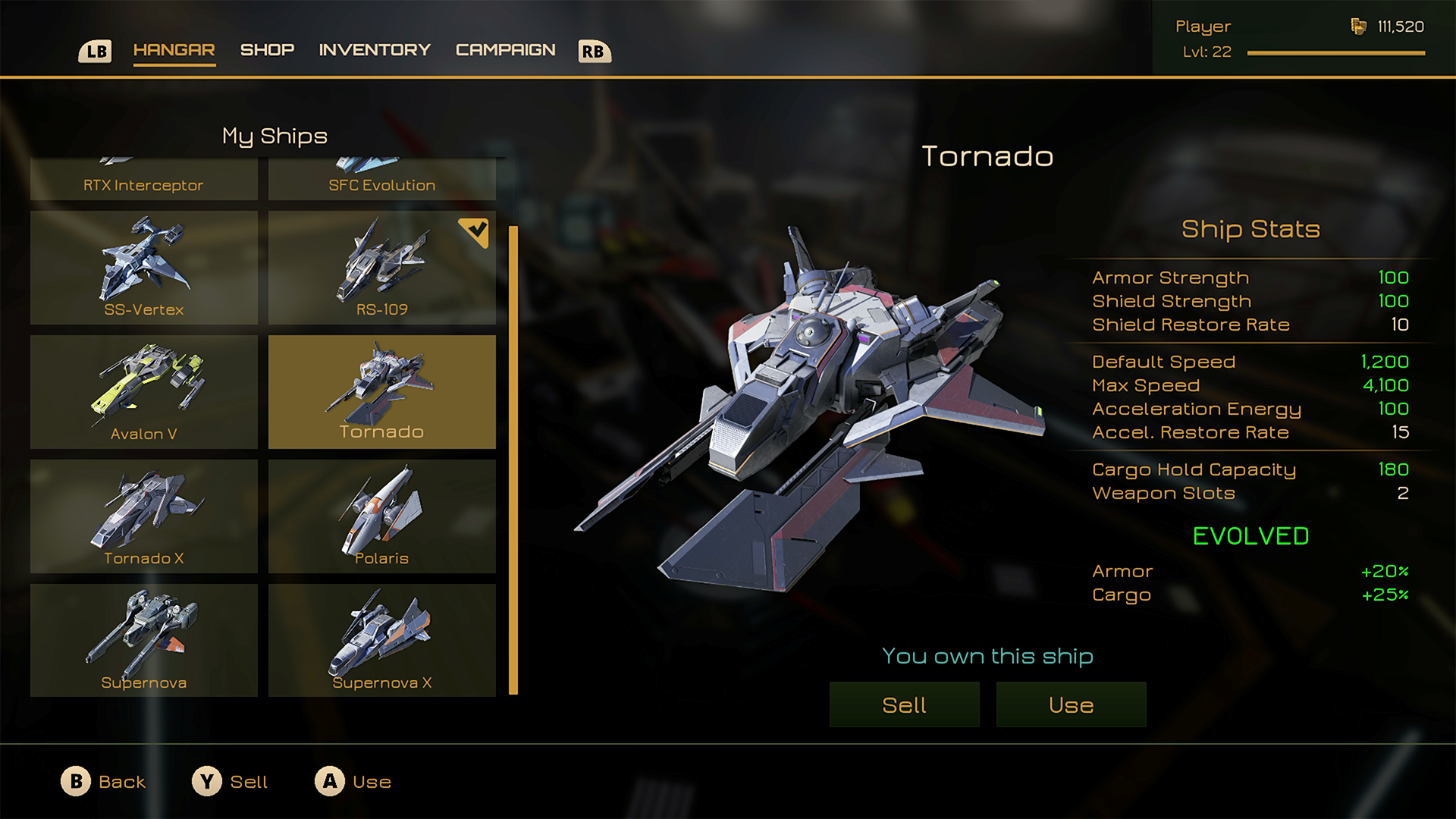This screenshot has height=819, width=1456.
Task: Select the SS-Vertex ship tile
Action: [144, 268]
